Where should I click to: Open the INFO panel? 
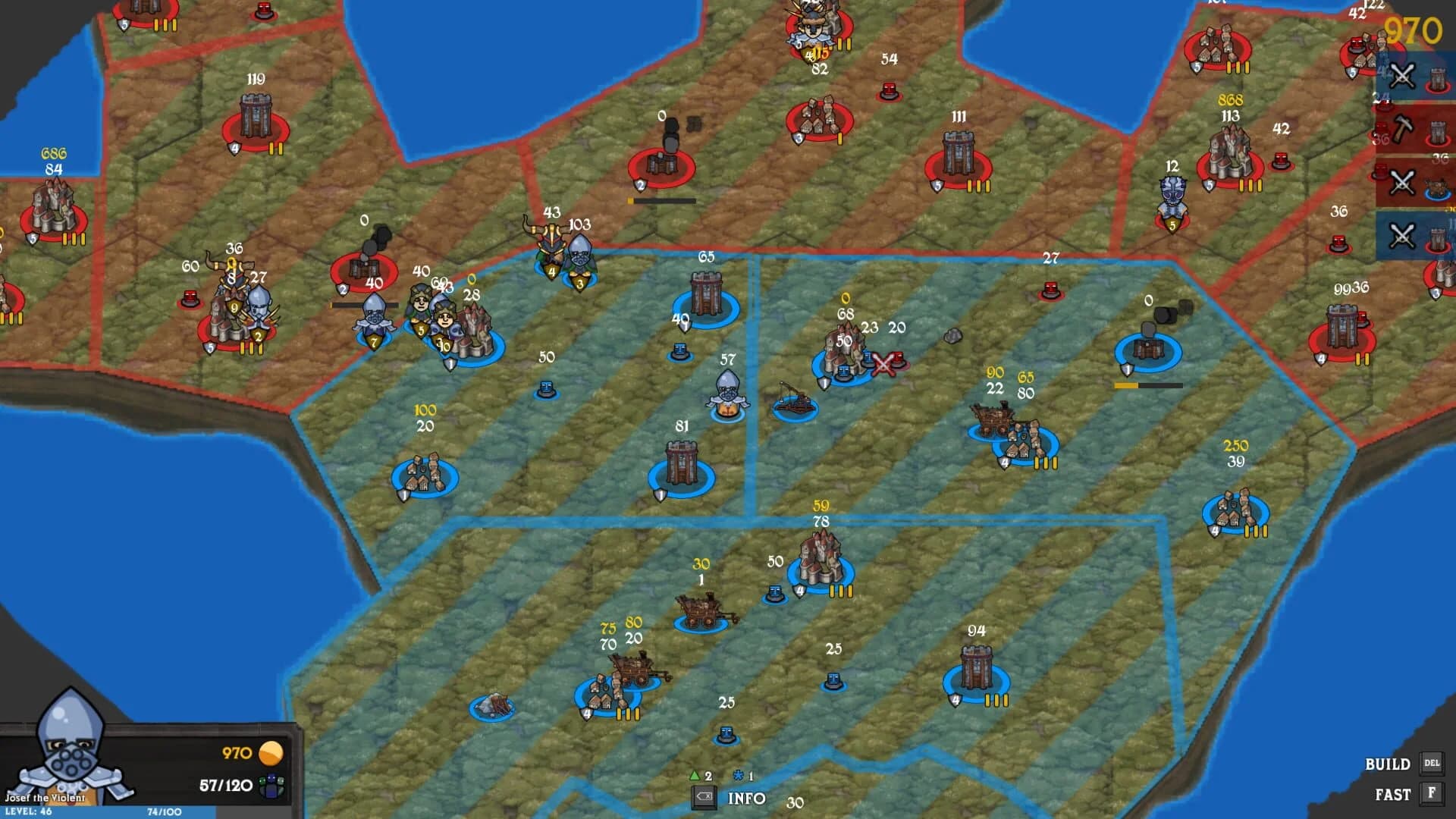[x=747, y=799]
